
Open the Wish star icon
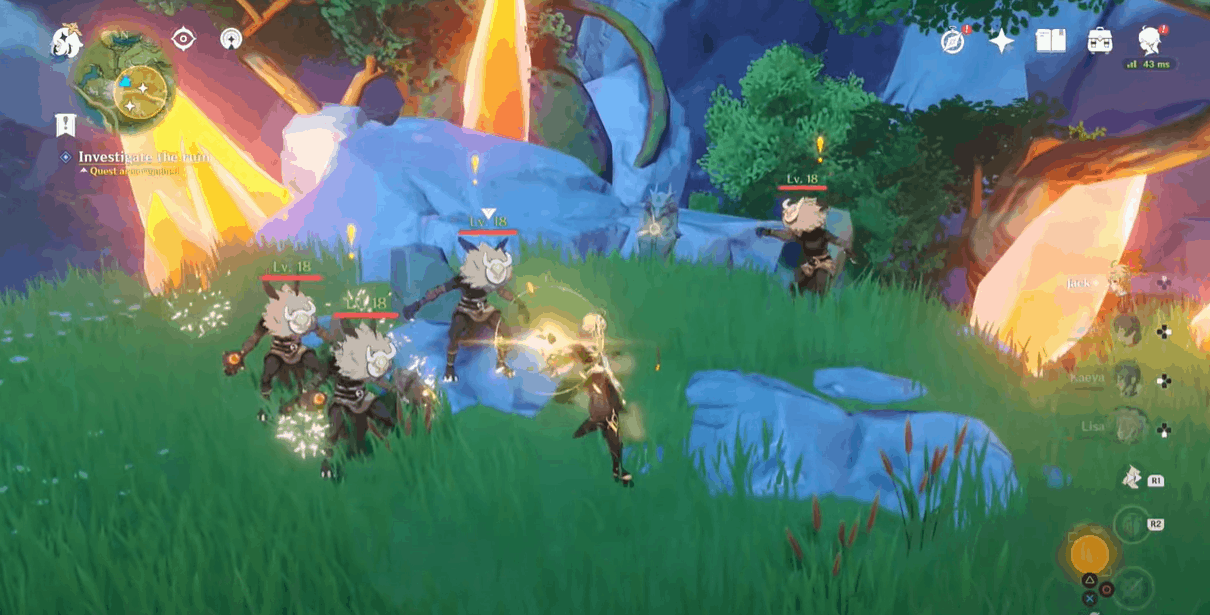click(1000, 41)
